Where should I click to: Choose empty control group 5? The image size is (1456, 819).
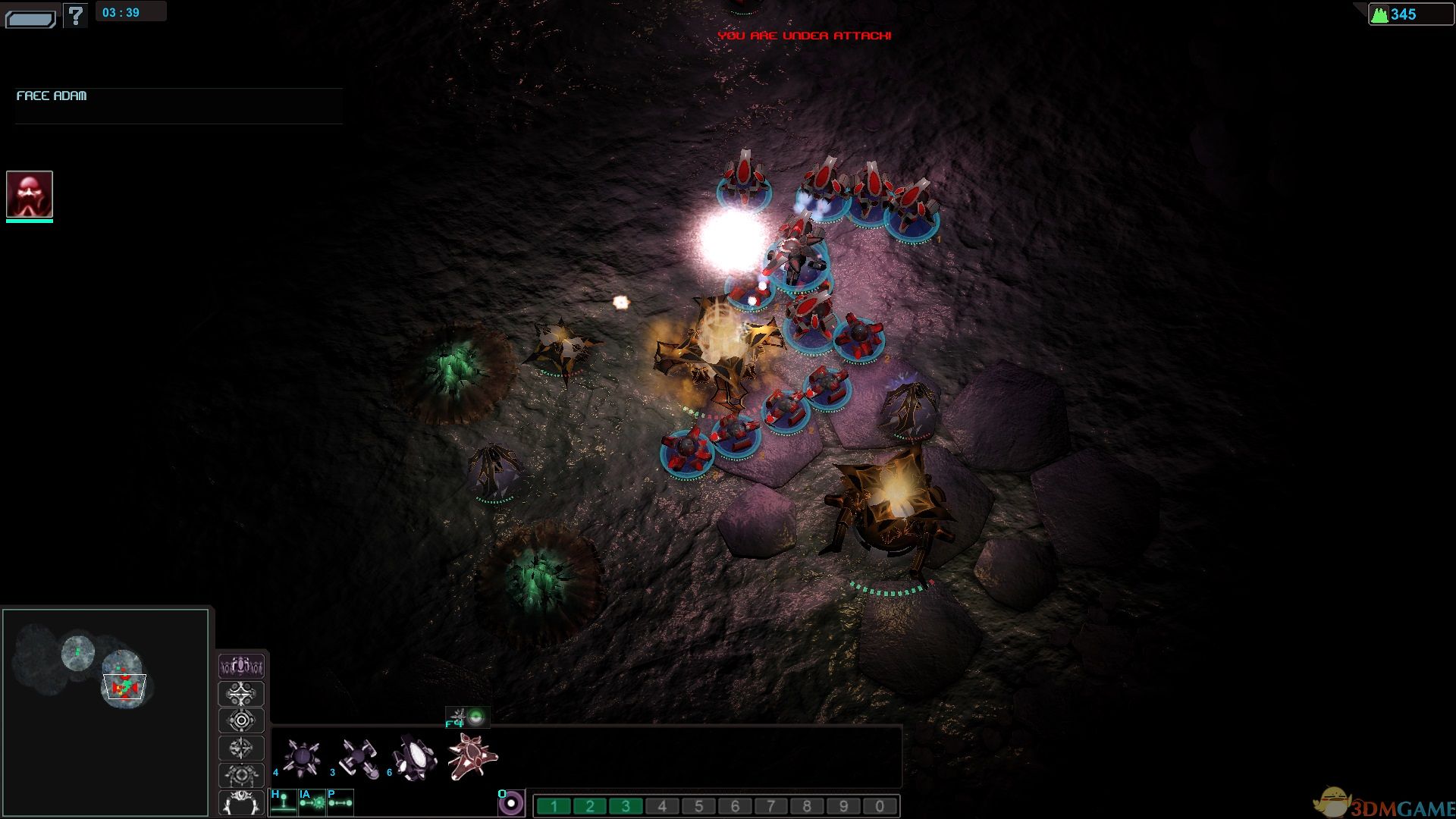698,806
